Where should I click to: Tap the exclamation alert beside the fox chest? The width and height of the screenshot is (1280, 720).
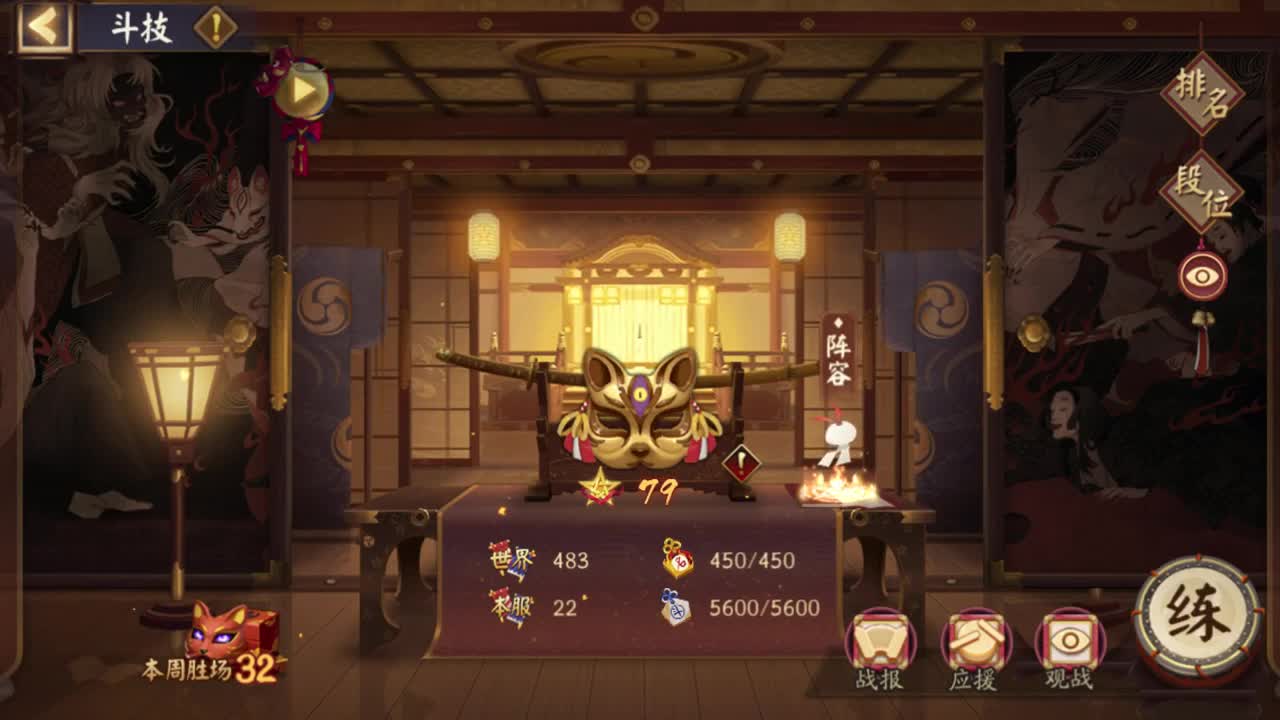pyautogui.click(x=740, y=464)
